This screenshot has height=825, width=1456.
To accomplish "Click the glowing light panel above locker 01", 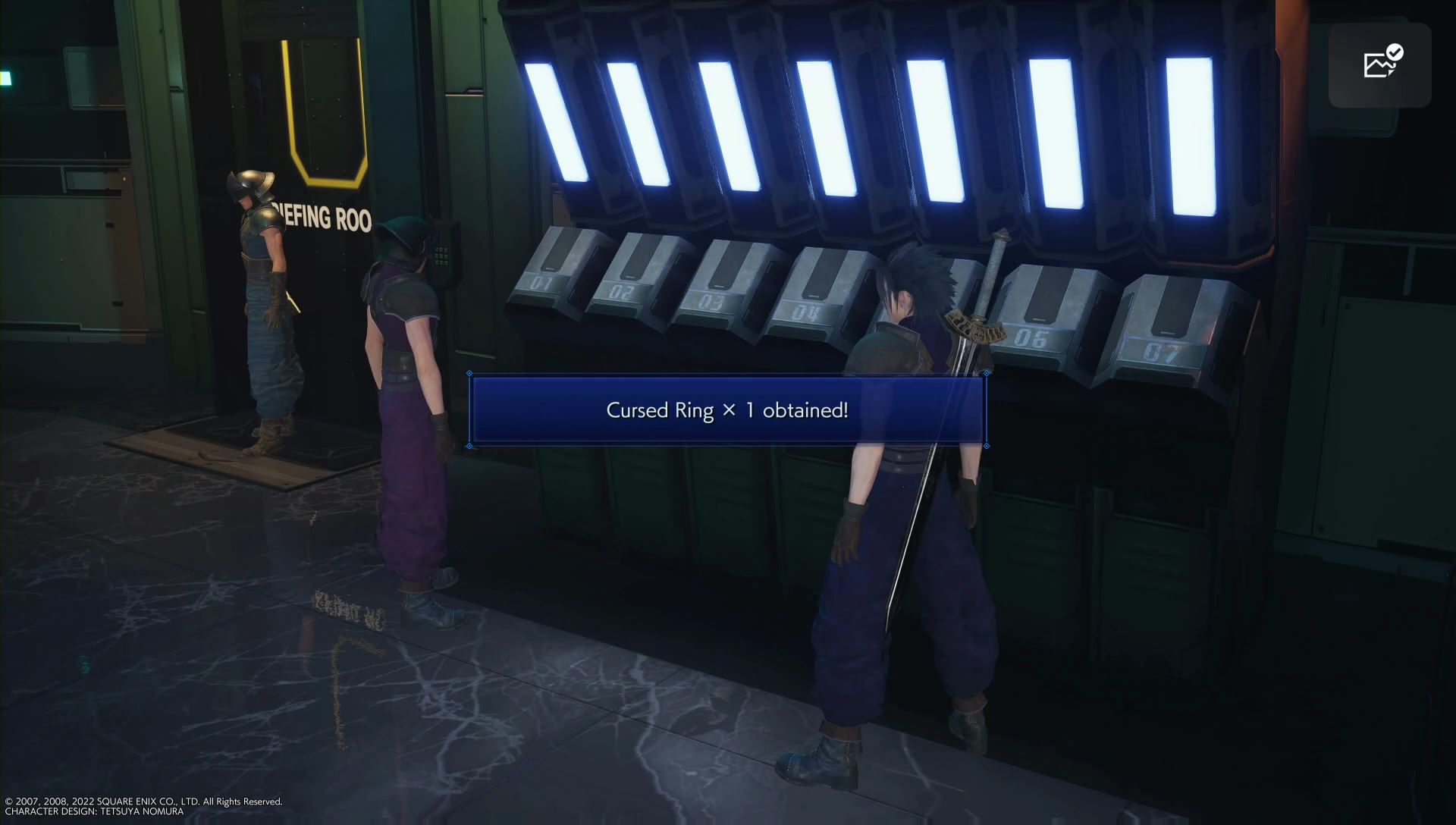I will 557,121.
